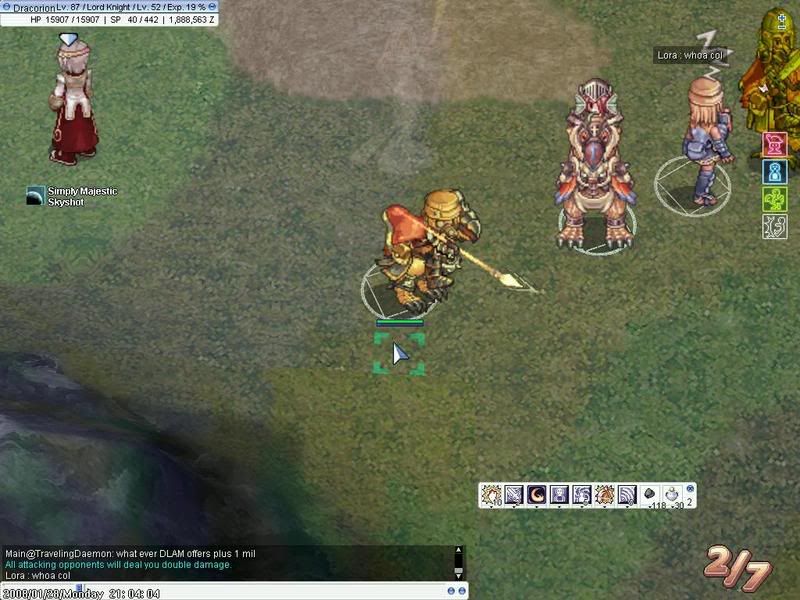Image resolution: width=800 pixels, height=600 pixels.
Task: Use the white potion stacked 30
Action: (673, 494)
